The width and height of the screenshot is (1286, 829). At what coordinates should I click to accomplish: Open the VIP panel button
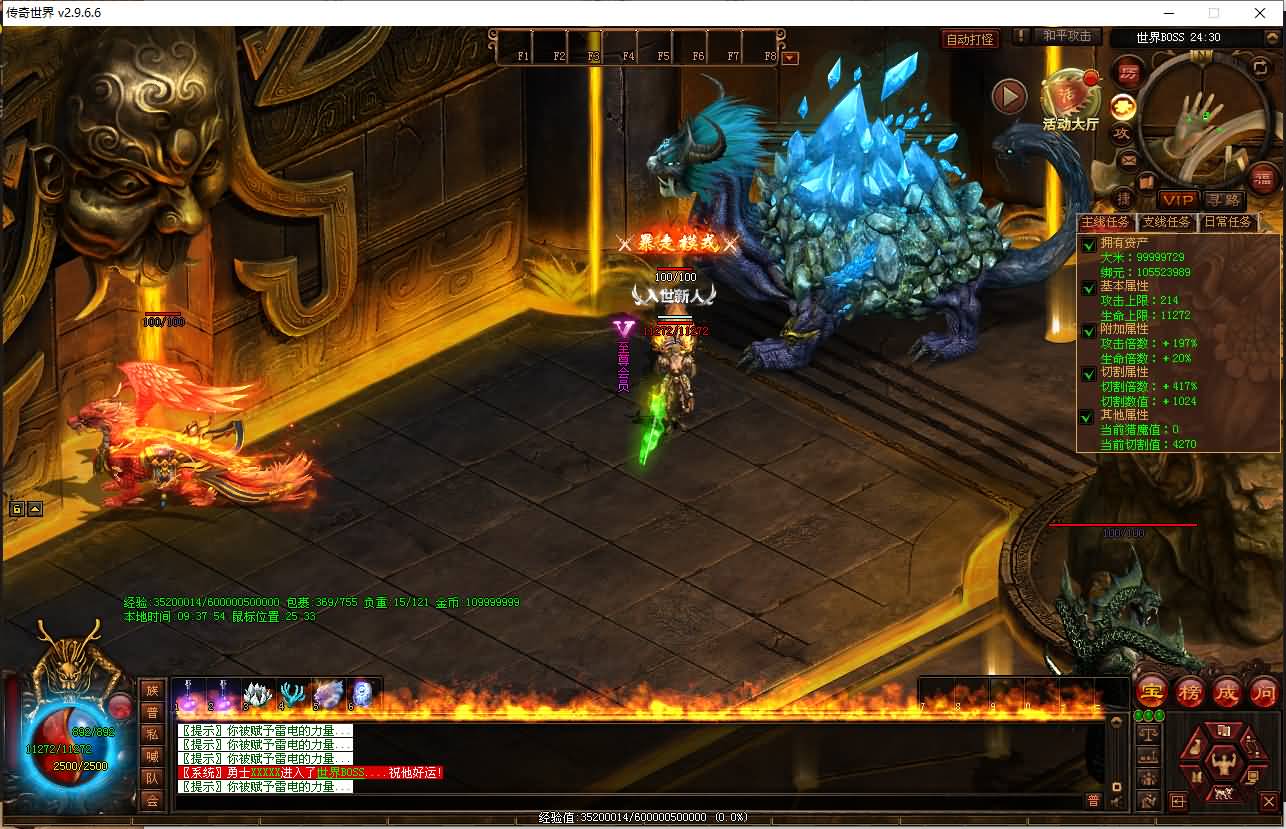pos(1177,200)
